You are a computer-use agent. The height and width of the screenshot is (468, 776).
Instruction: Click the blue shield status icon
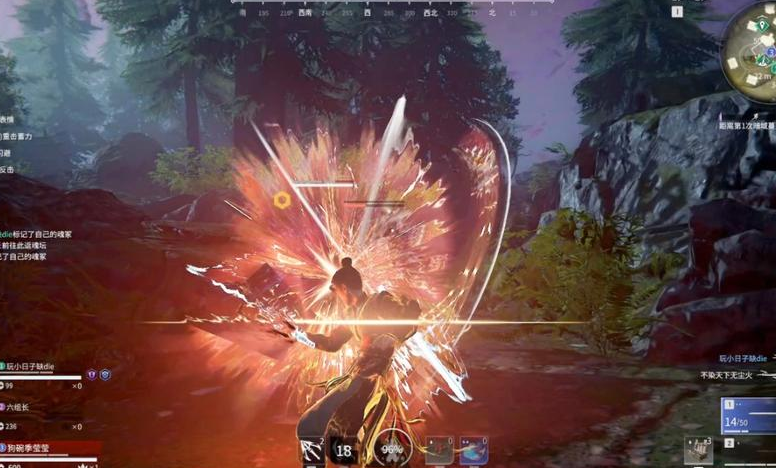105,374
